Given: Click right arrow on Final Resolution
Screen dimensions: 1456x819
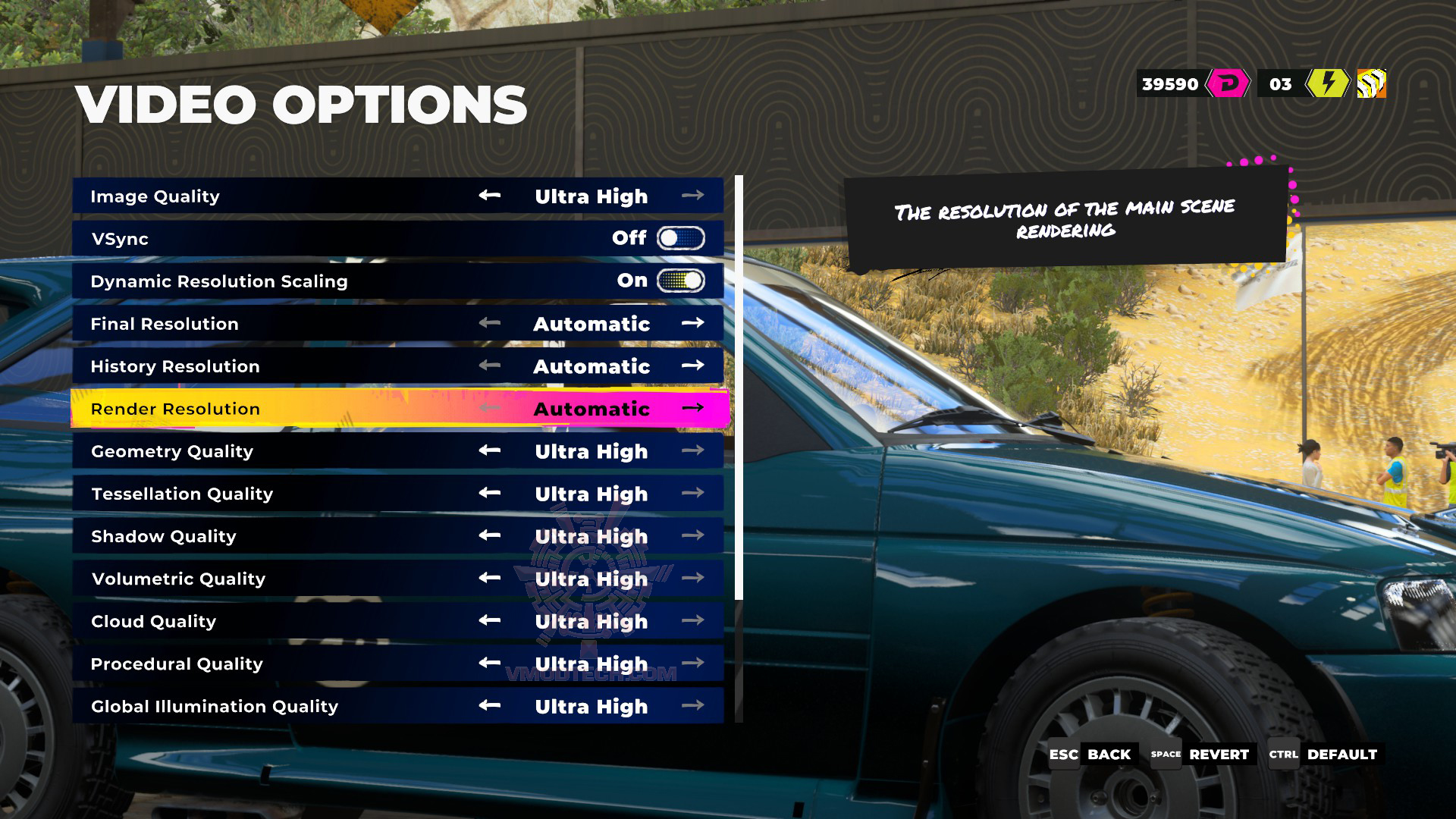Looking at the screenshot, I should [692, 323].
